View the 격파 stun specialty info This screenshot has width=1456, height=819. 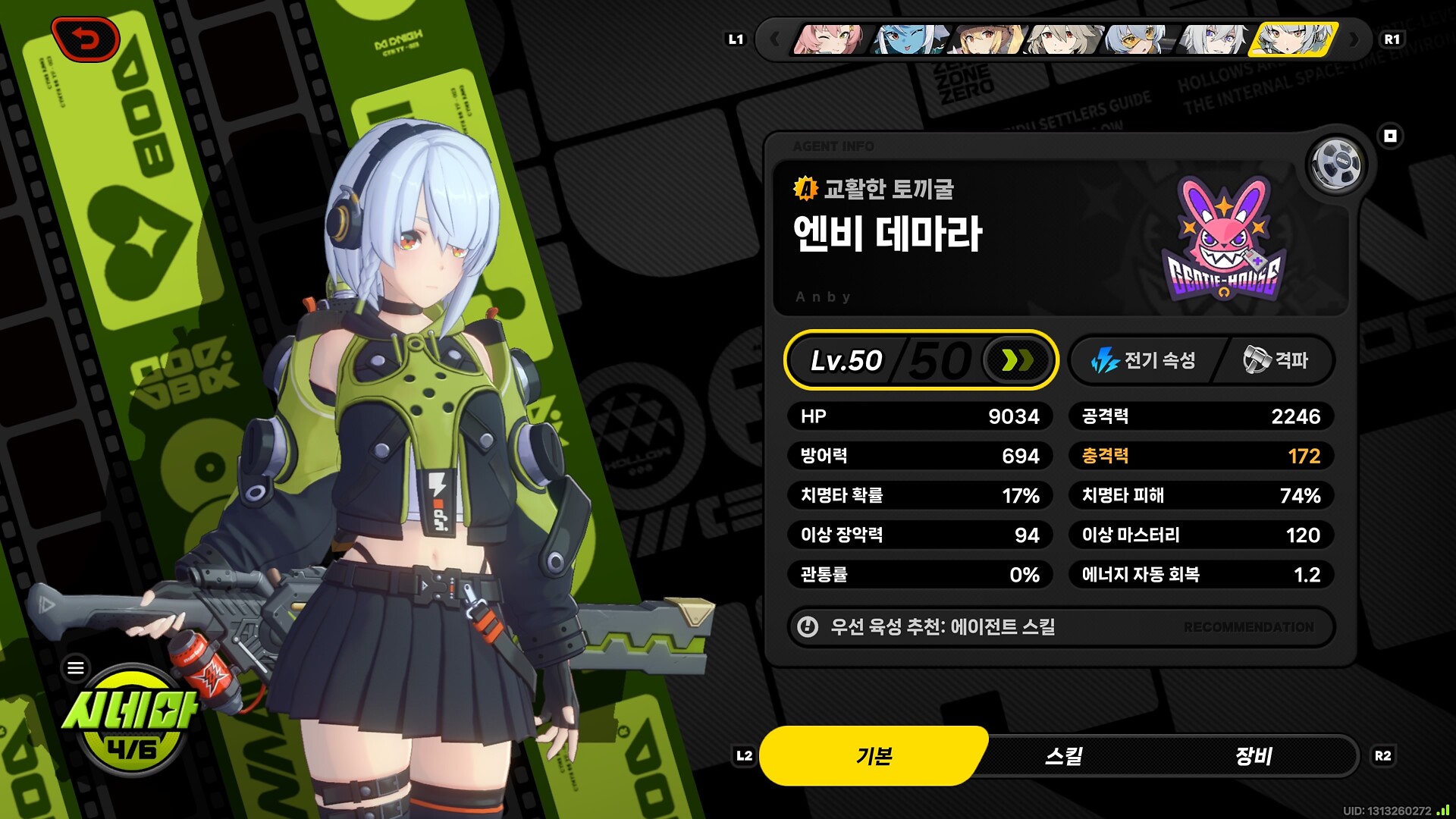pos(1278,360)
